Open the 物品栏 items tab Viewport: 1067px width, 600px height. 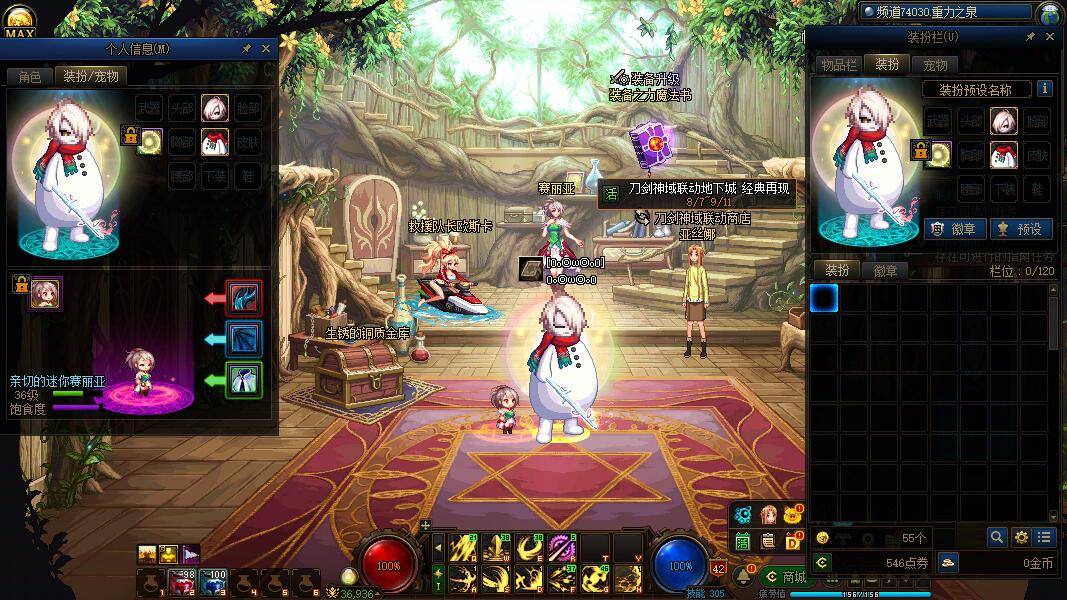pos(838,65)
